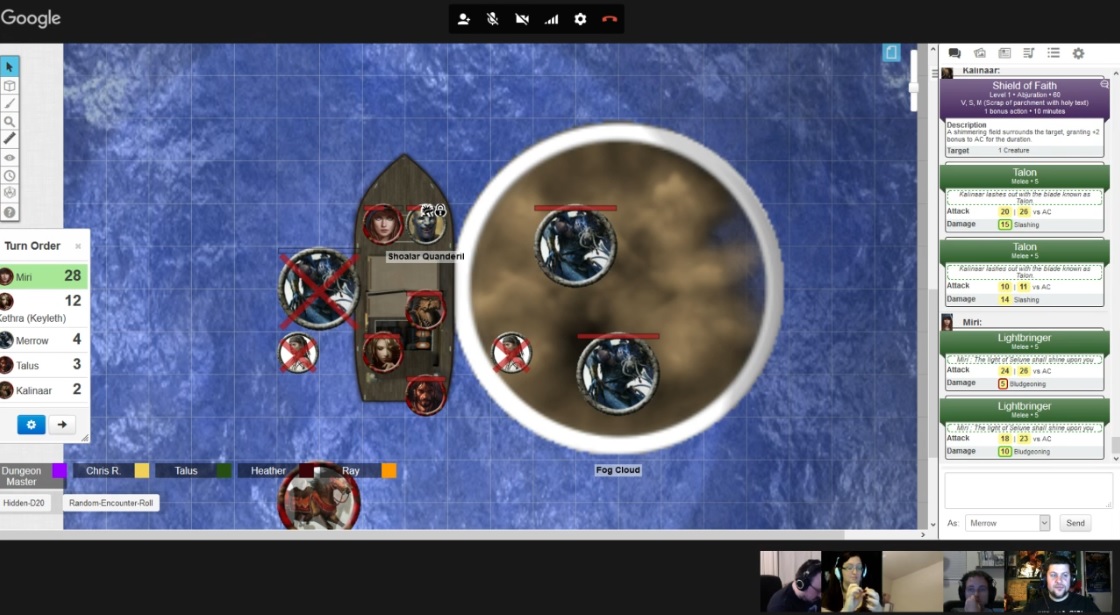Viewport: 1120px width, 615px height.
Task: Open the help question mark tool
Action: (x=10, y=212)
